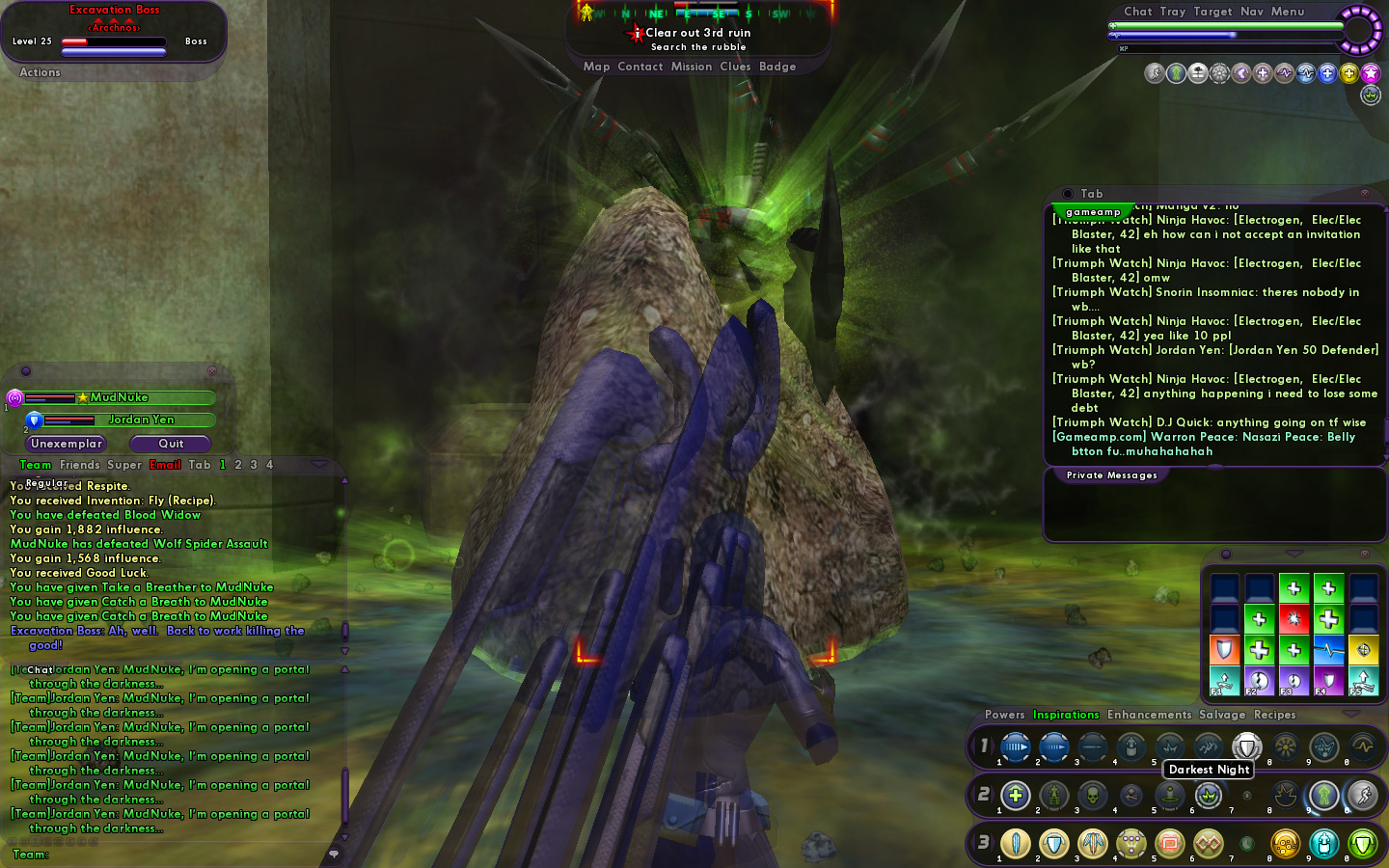This screenshot has height=868, width=1389.
Task: Switch to the Friends chat tab
Action: [79, 465]
